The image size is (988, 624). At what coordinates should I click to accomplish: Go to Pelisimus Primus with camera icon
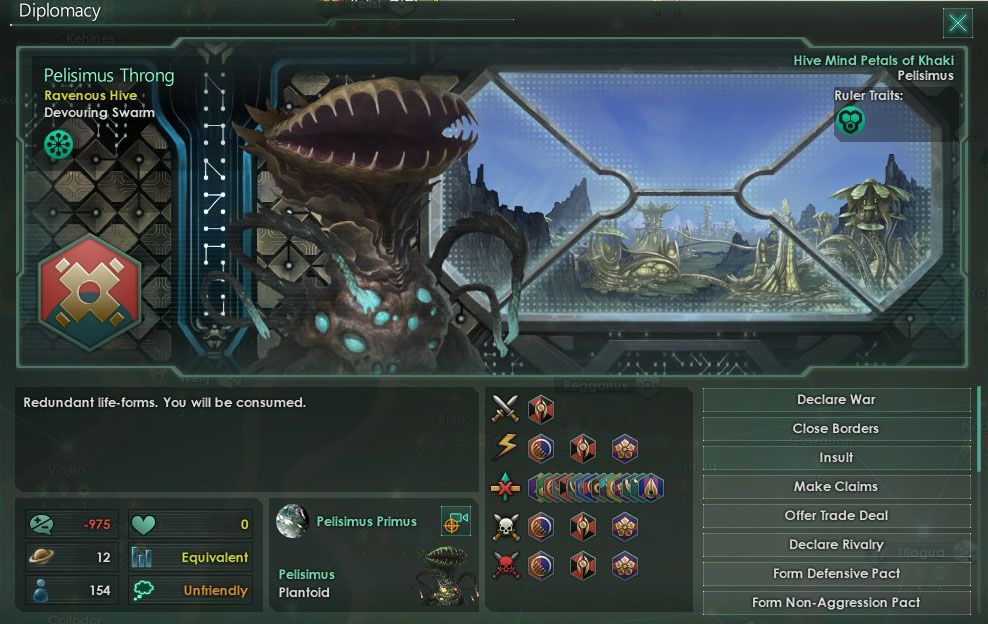456,521
